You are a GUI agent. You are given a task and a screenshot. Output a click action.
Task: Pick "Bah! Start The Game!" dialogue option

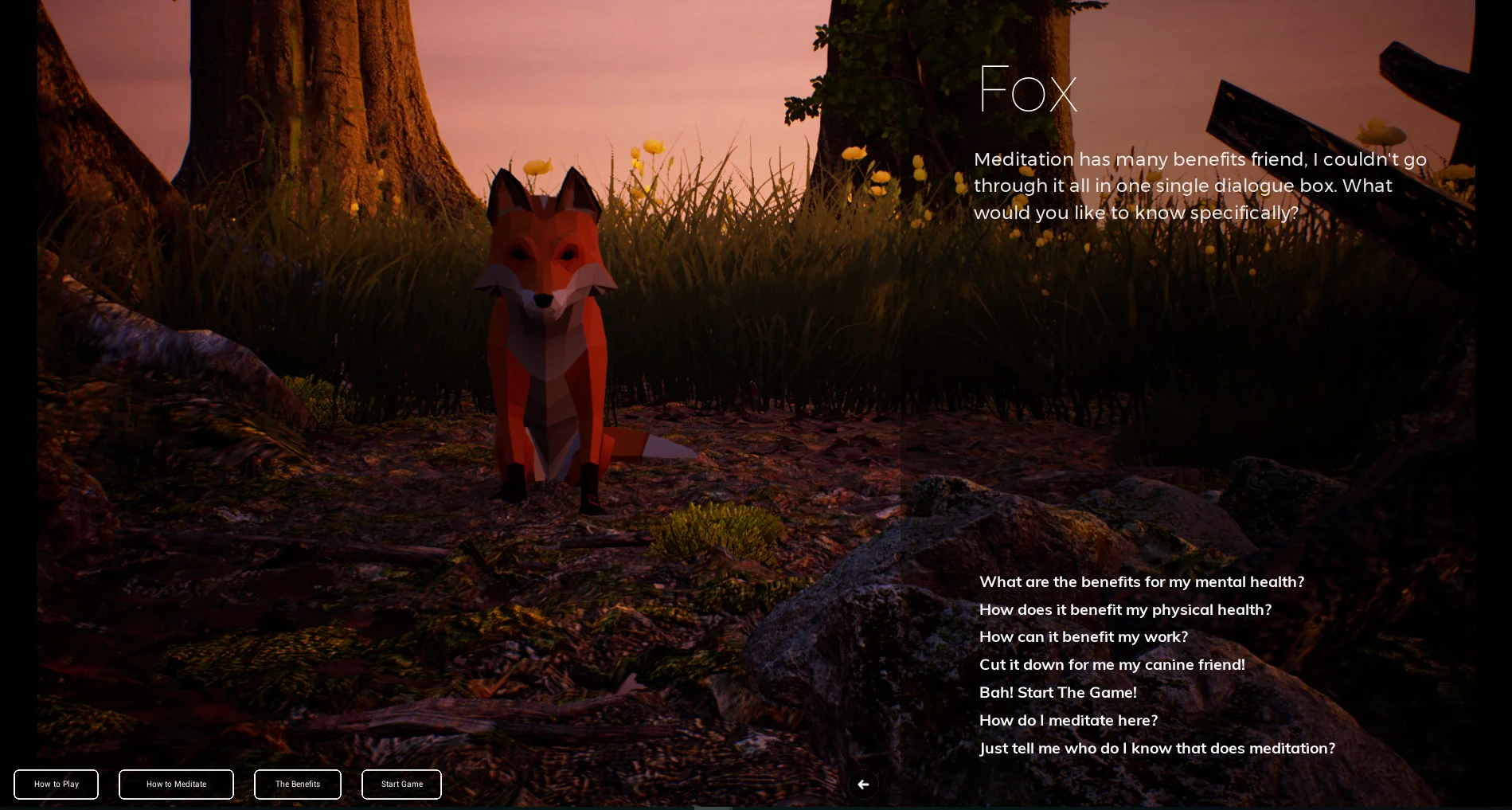[x=1057, y=692]
